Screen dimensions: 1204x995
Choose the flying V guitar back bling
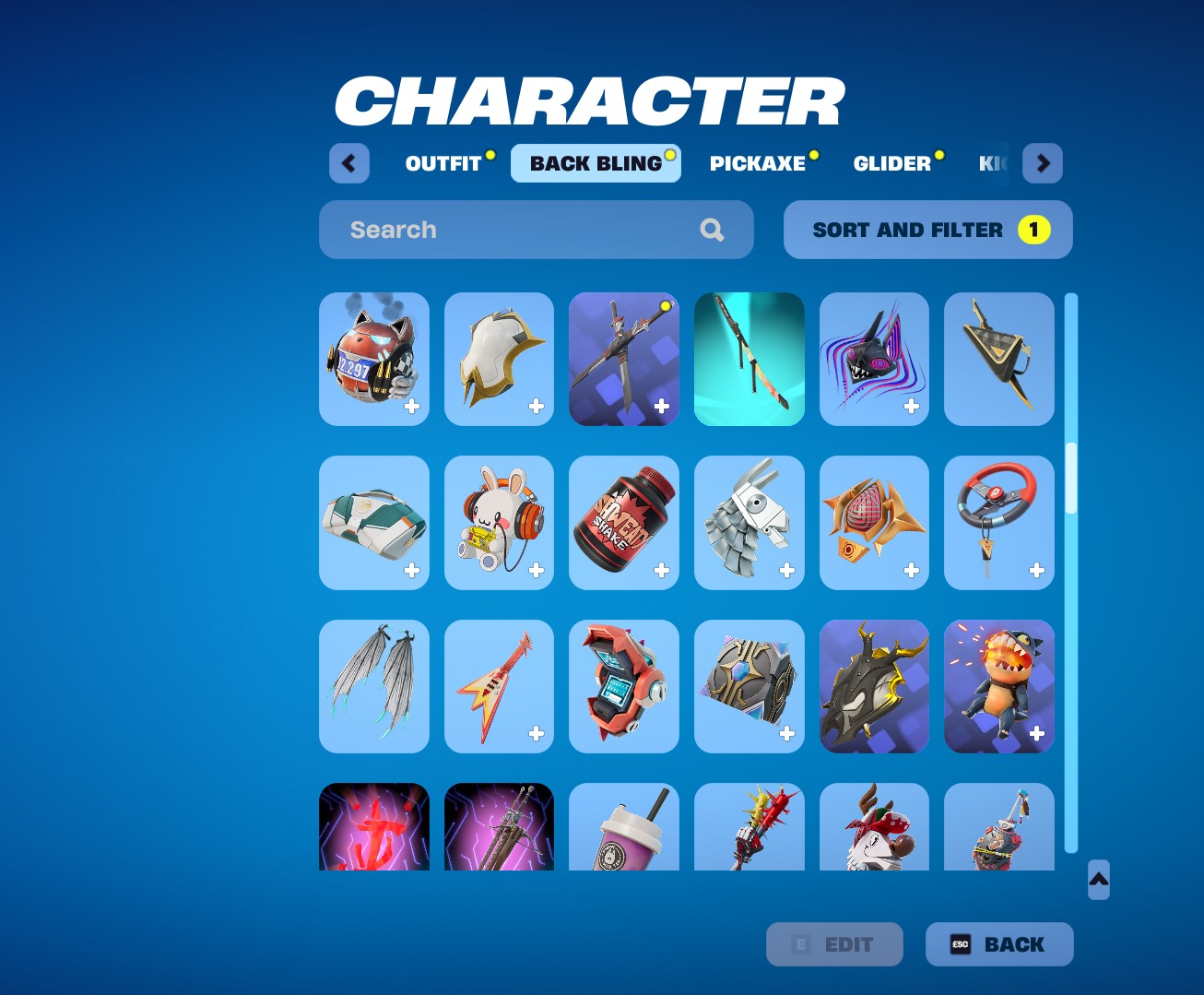(x=499, y=686)
